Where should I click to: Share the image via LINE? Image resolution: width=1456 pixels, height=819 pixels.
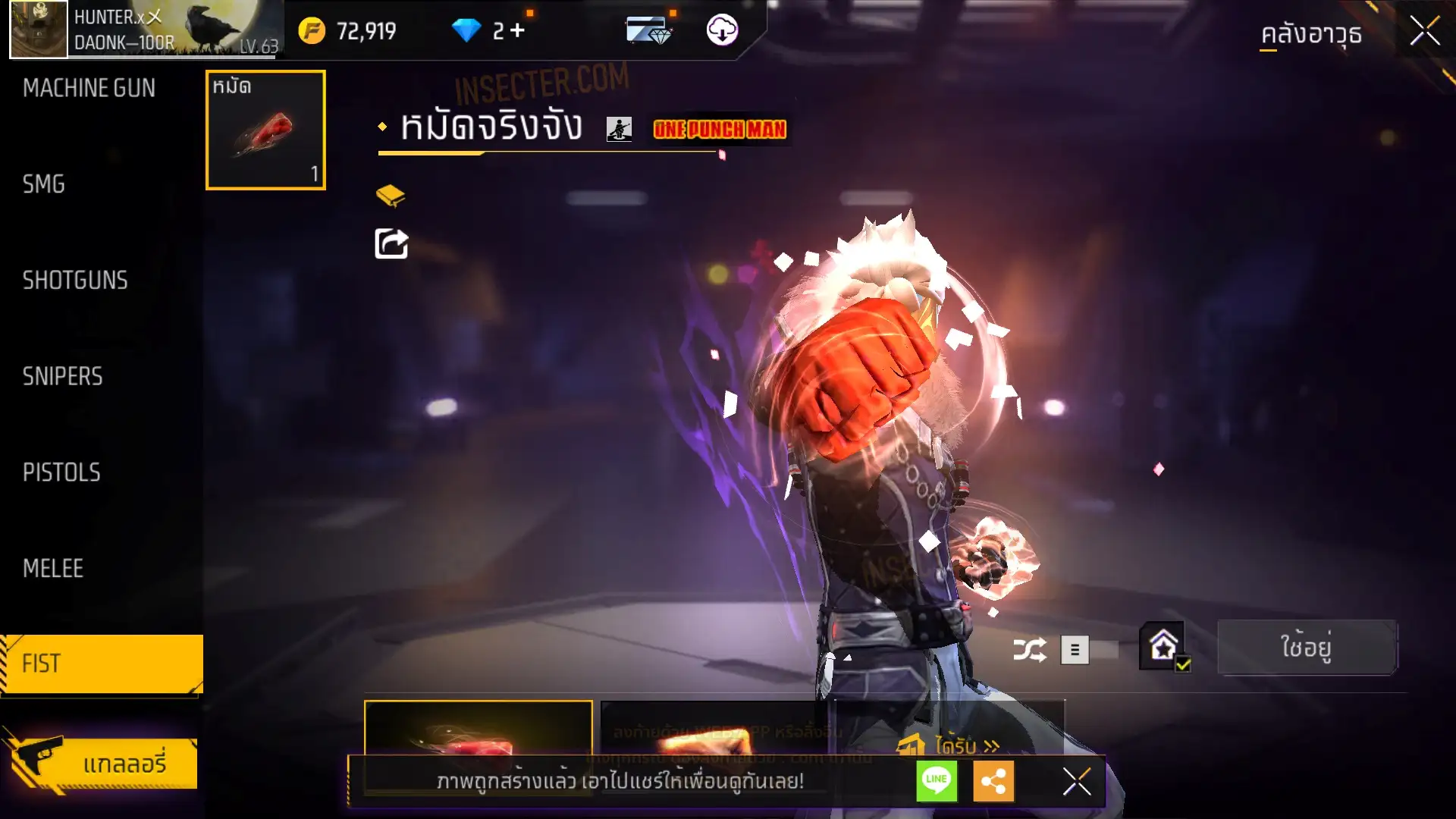tap(937, 781)
